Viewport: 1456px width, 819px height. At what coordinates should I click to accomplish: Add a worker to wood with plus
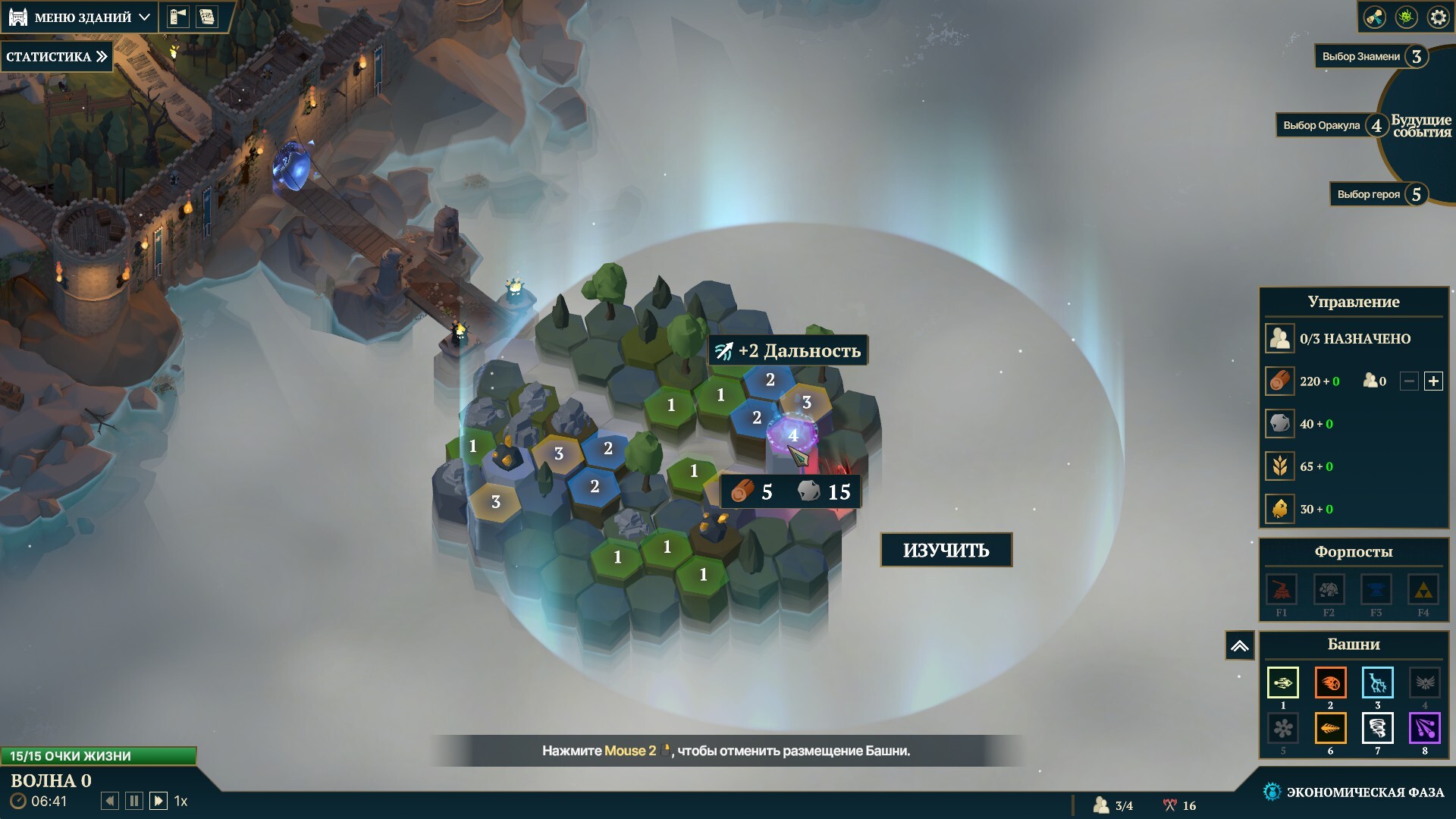point(1433,381)
